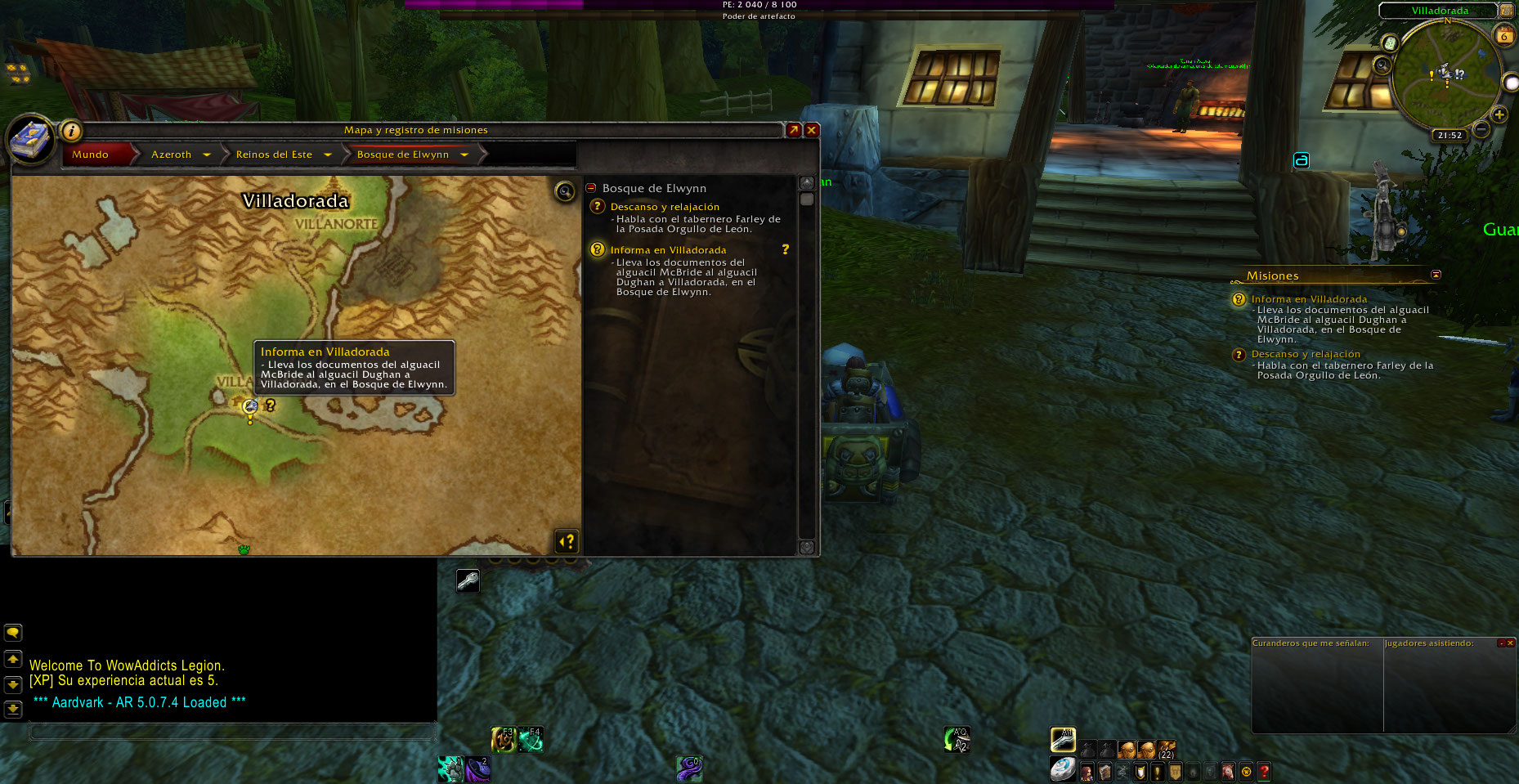Close the map and quest log window
This screenshot has height=784, width=1519.
pyautogui.click(x=811, y=130)
